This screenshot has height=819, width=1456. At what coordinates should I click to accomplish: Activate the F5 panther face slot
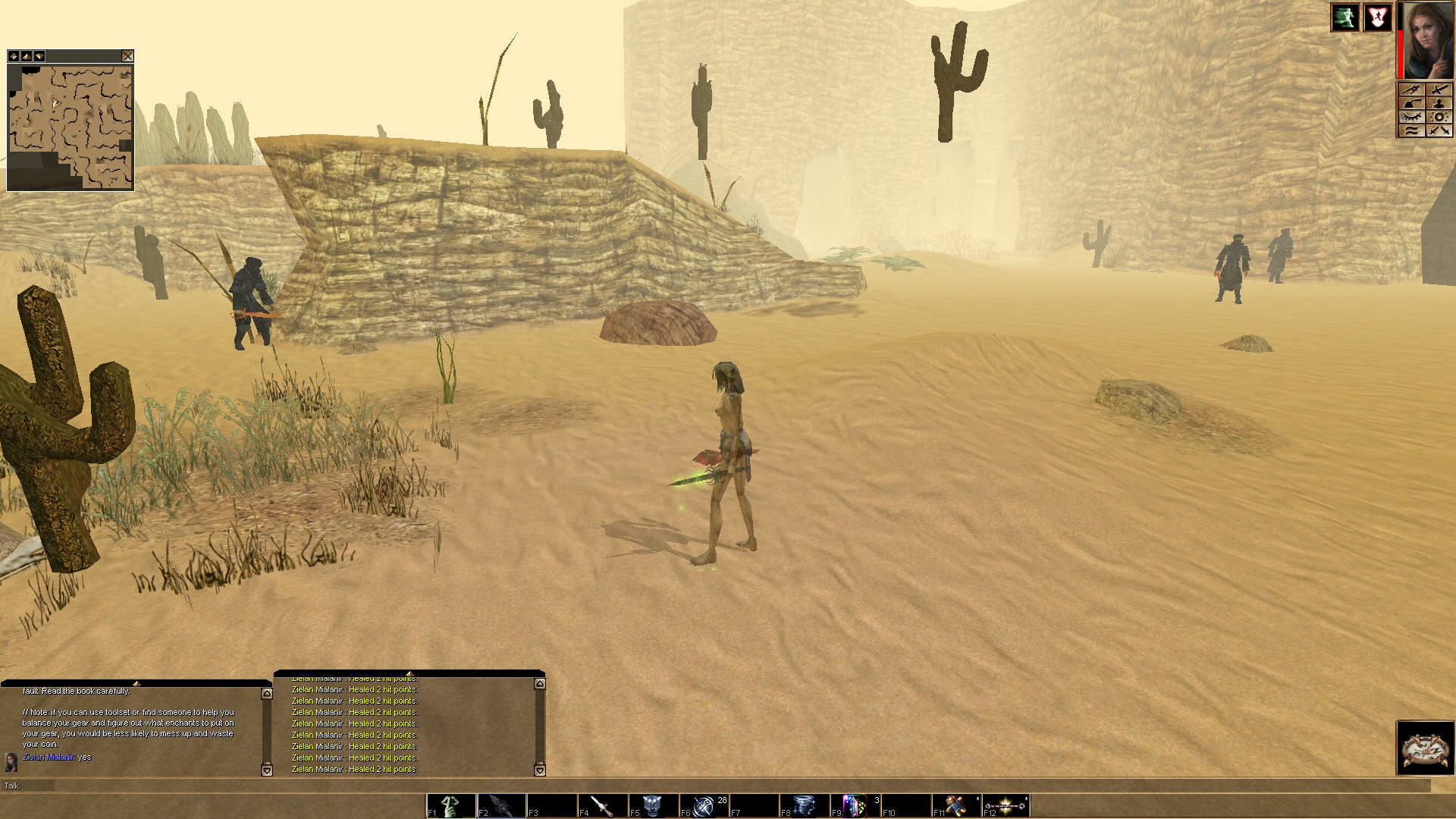point(653,805)
